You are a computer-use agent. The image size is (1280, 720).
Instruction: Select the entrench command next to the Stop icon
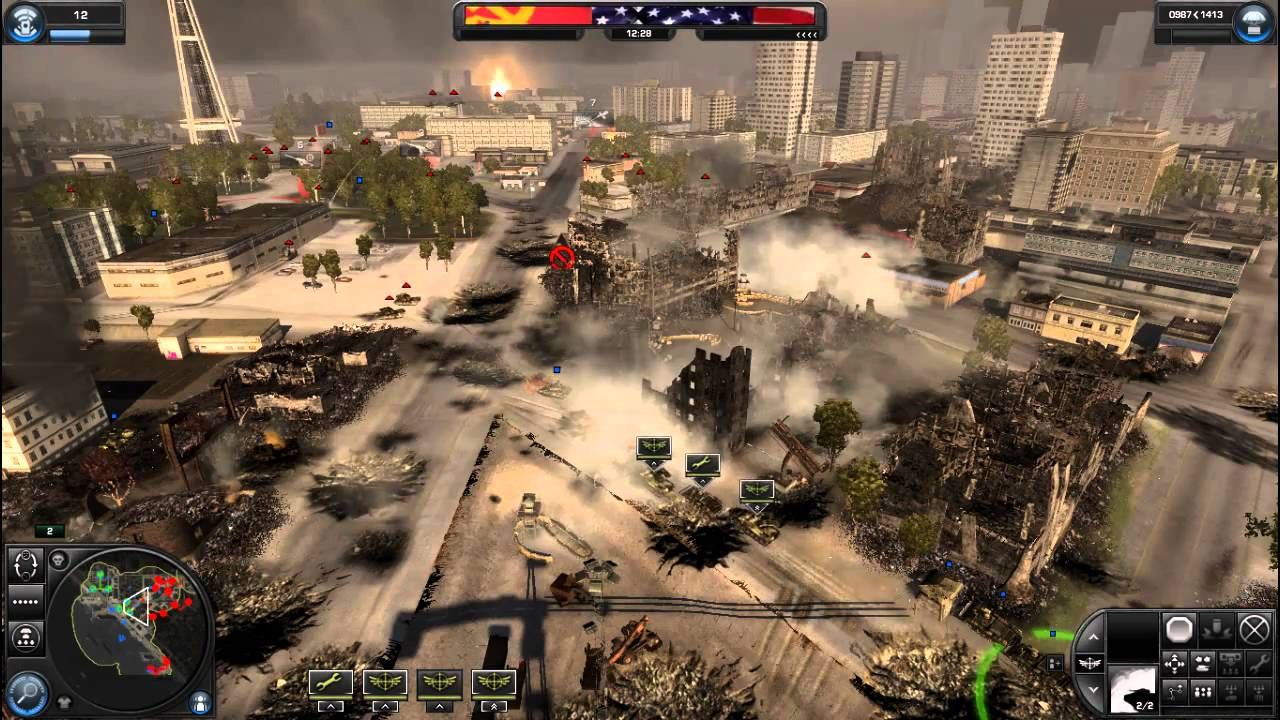tap(1215, 630)
